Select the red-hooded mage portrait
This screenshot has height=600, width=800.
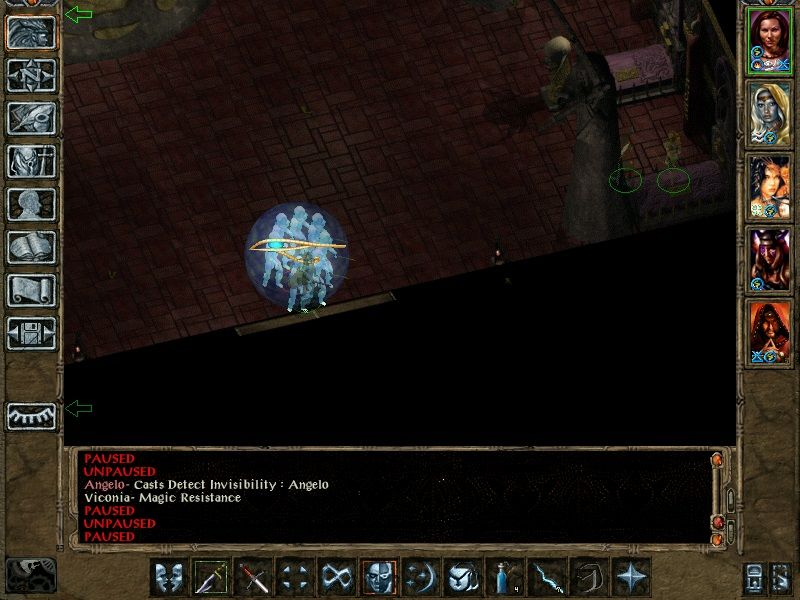click(769, 331)
